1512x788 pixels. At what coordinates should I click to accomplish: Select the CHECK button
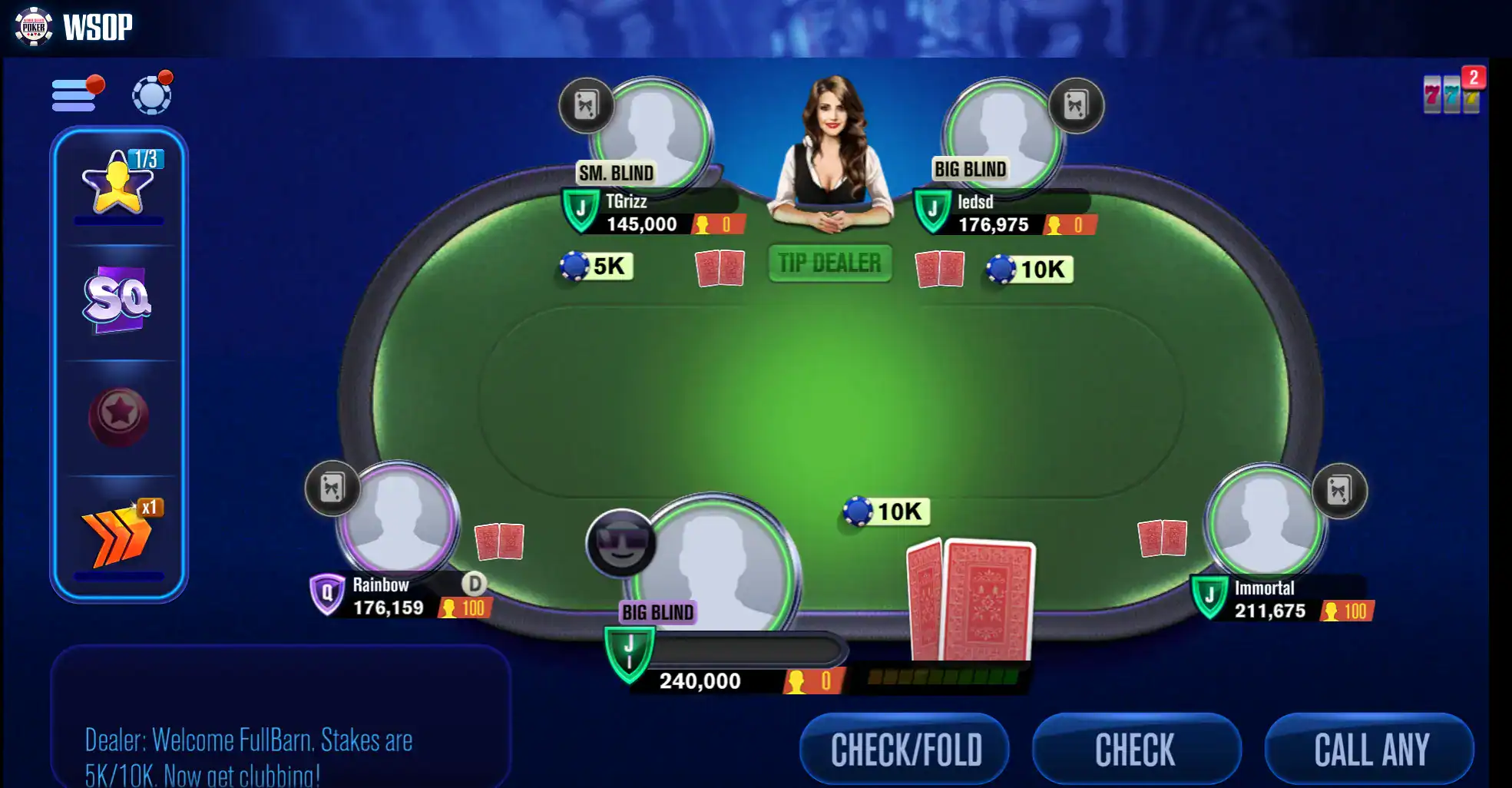1136,749
